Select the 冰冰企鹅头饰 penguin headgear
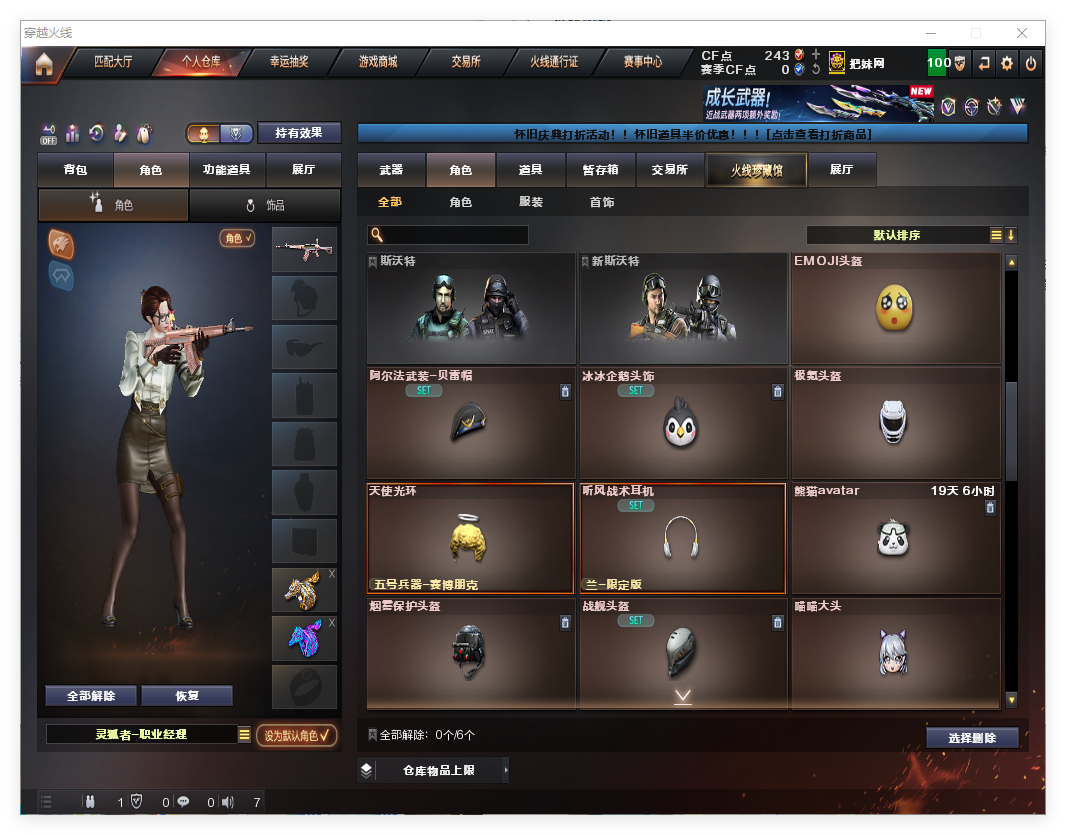 682,423
